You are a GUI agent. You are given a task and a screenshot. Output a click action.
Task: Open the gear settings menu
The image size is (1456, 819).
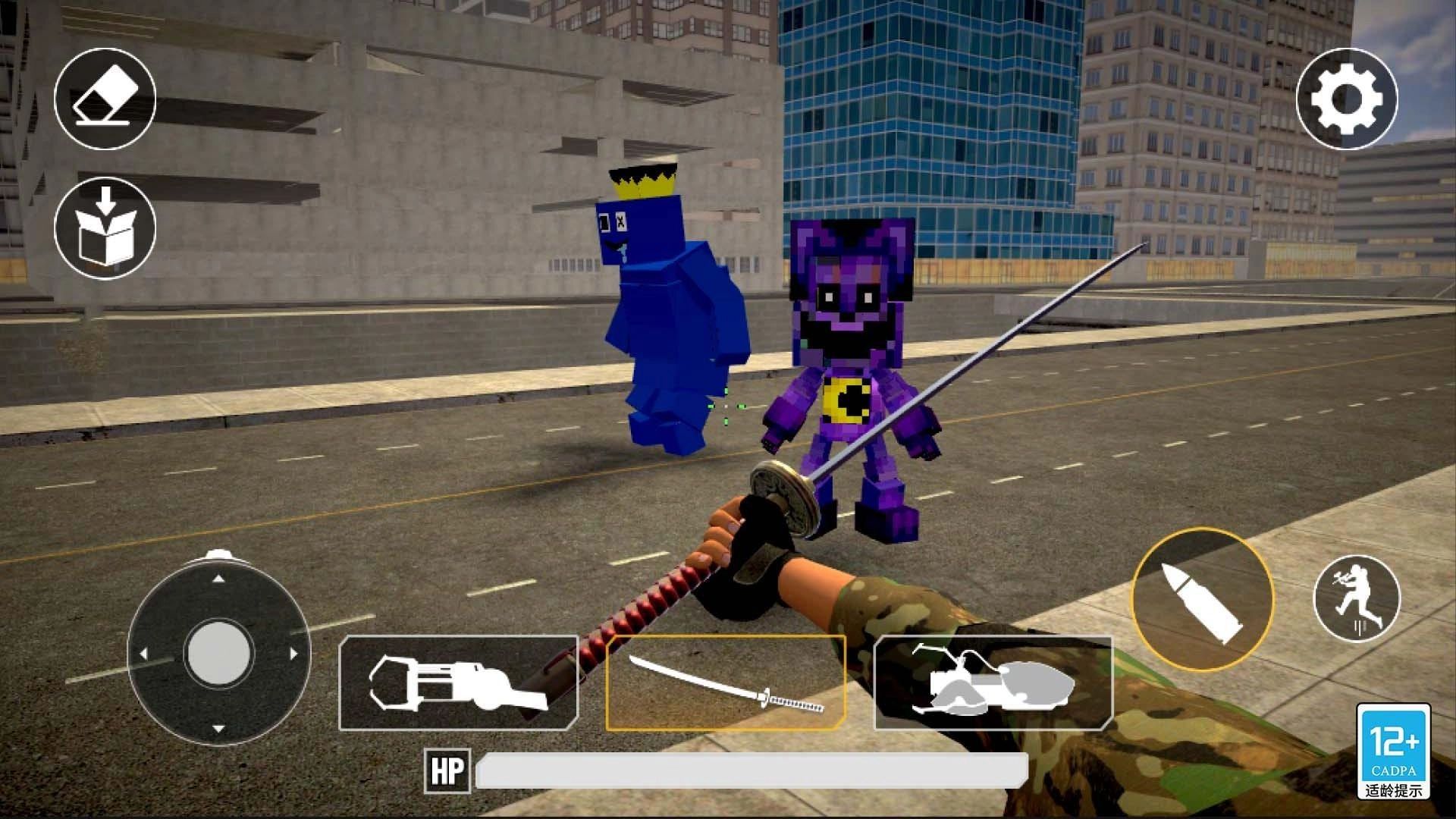pyautogui.click(x=1346, y=99)
